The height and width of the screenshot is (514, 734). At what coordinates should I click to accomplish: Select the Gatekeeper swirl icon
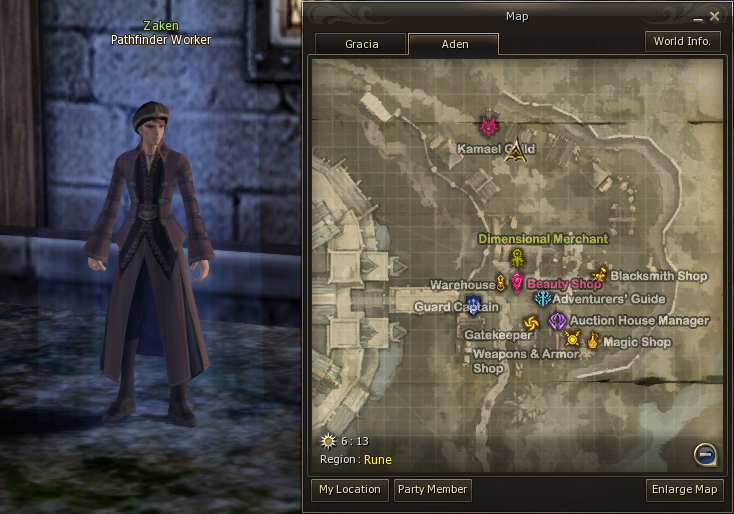coord(531,322)
